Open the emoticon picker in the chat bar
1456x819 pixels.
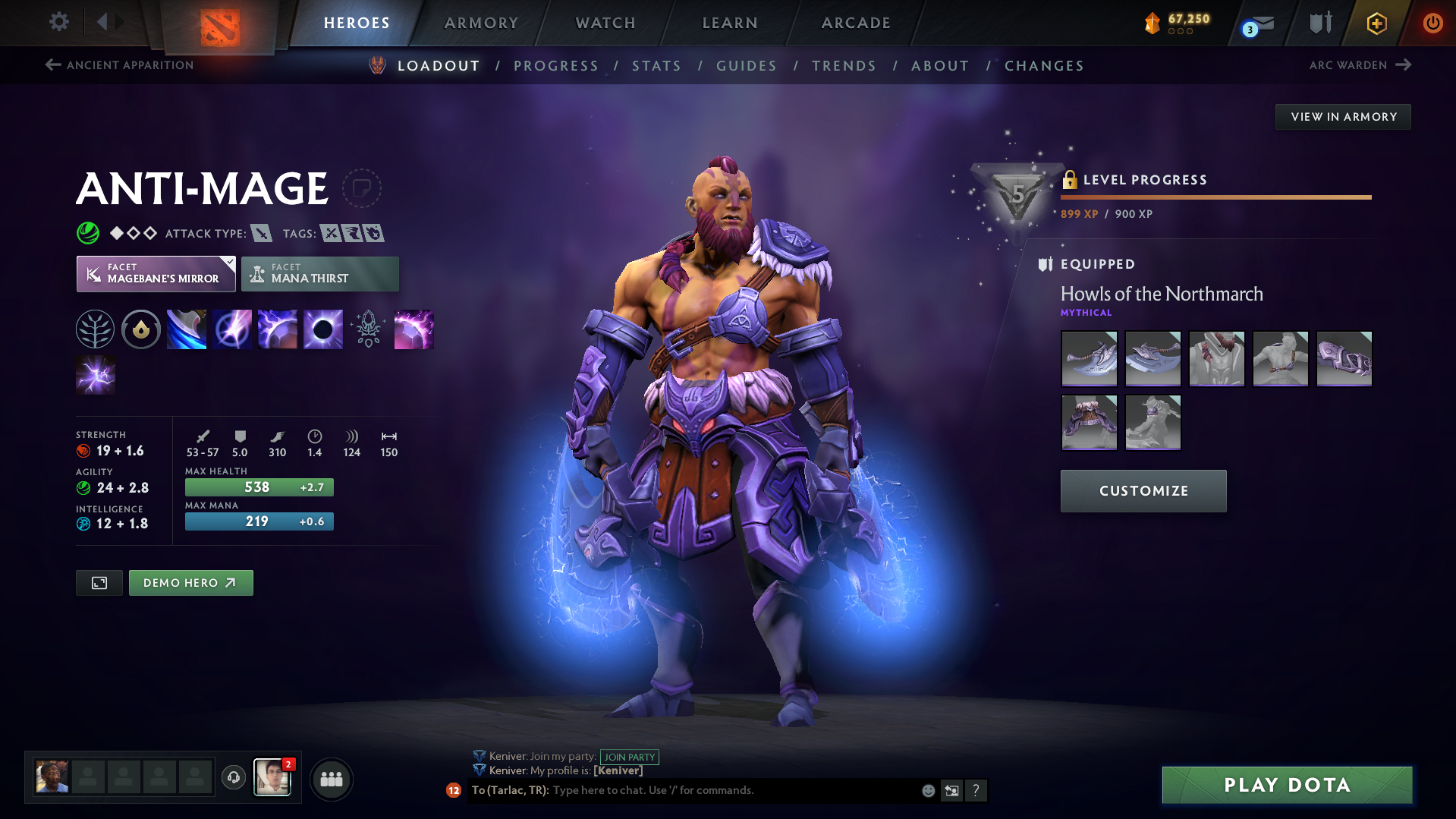point(927,790)
